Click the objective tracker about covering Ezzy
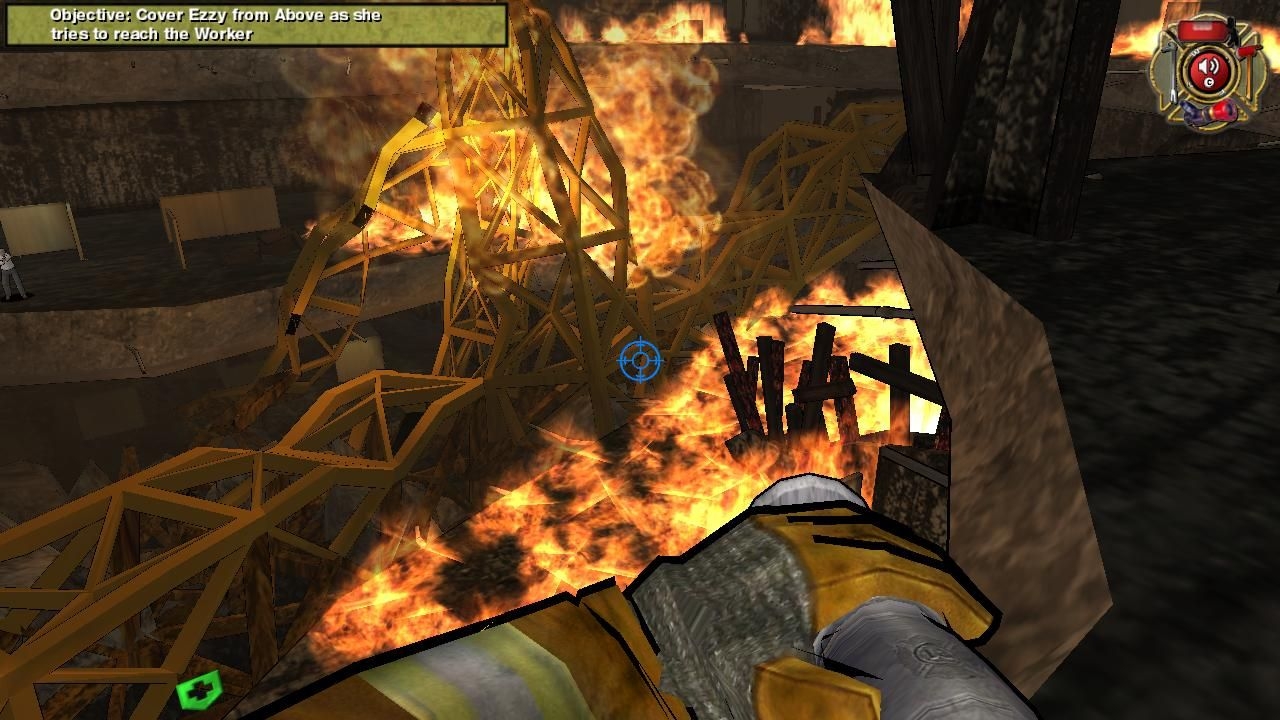 point(256,25)
